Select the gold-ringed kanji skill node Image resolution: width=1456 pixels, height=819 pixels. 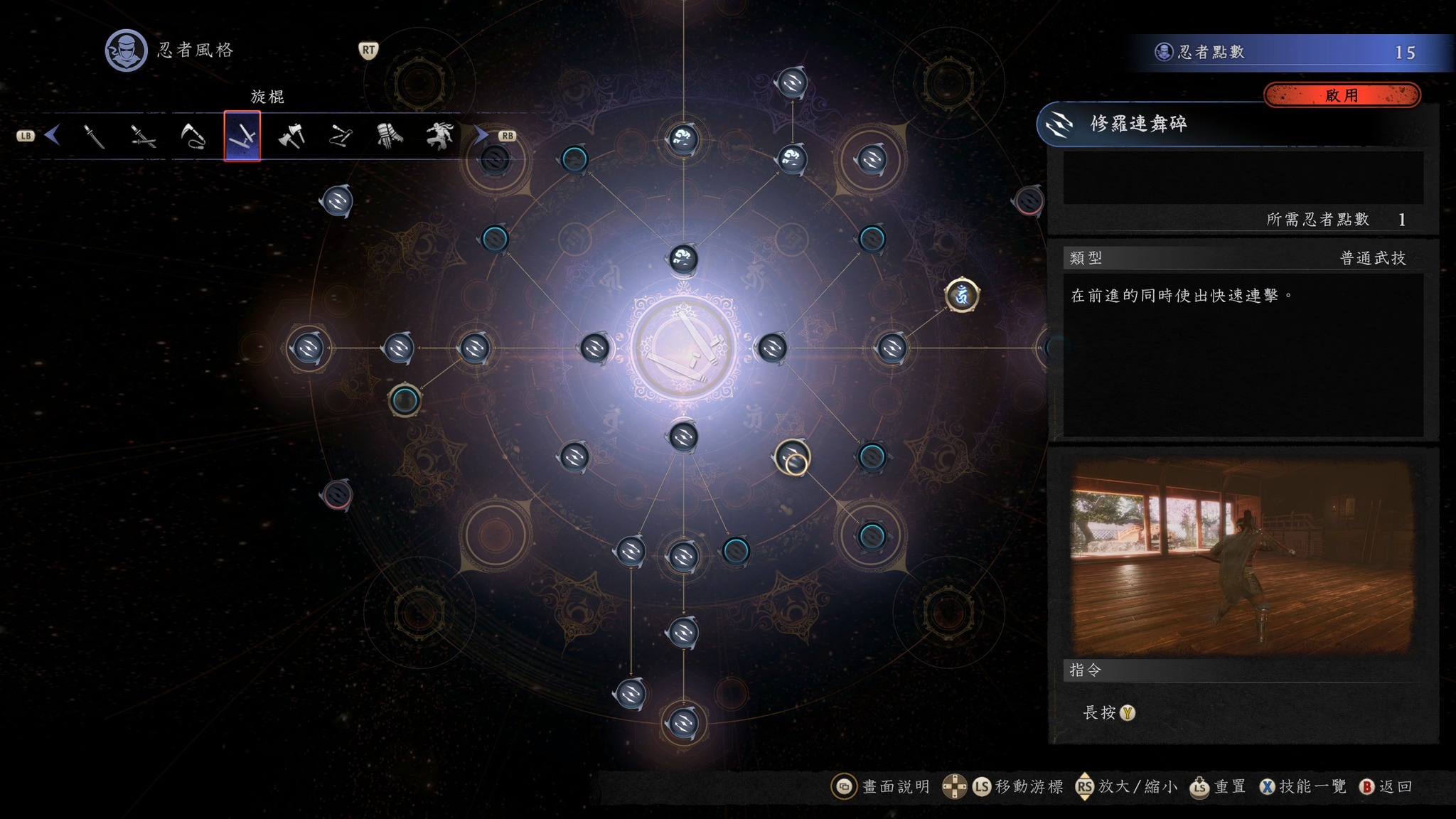961,294
